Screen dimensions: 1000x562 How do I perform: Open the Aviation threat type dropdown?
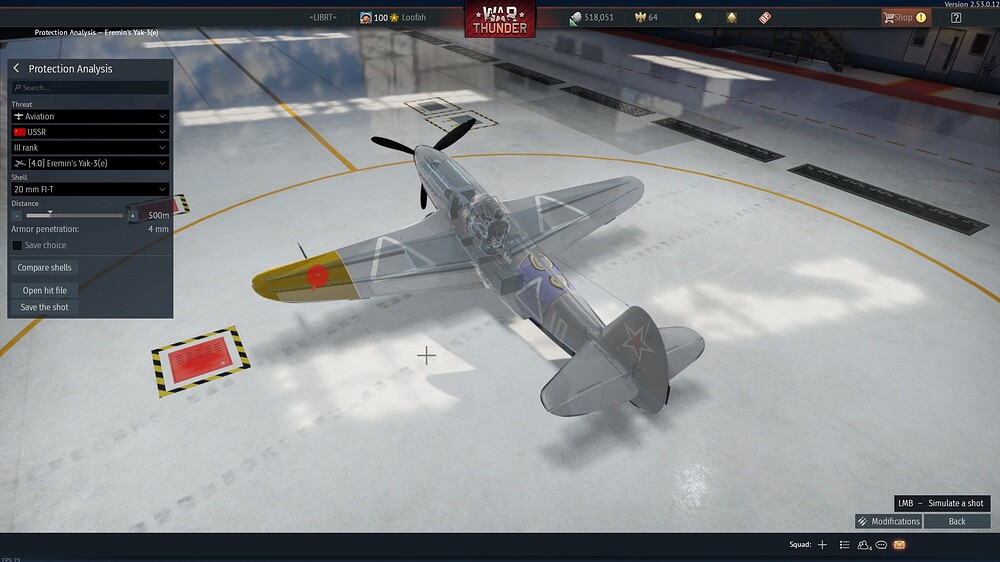[90, 117]
